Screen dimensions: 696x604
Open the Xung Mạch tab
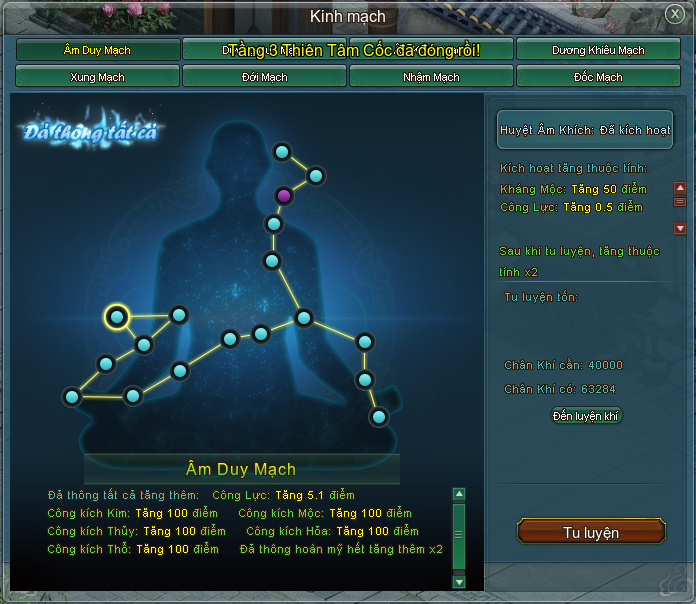(98, 76)
